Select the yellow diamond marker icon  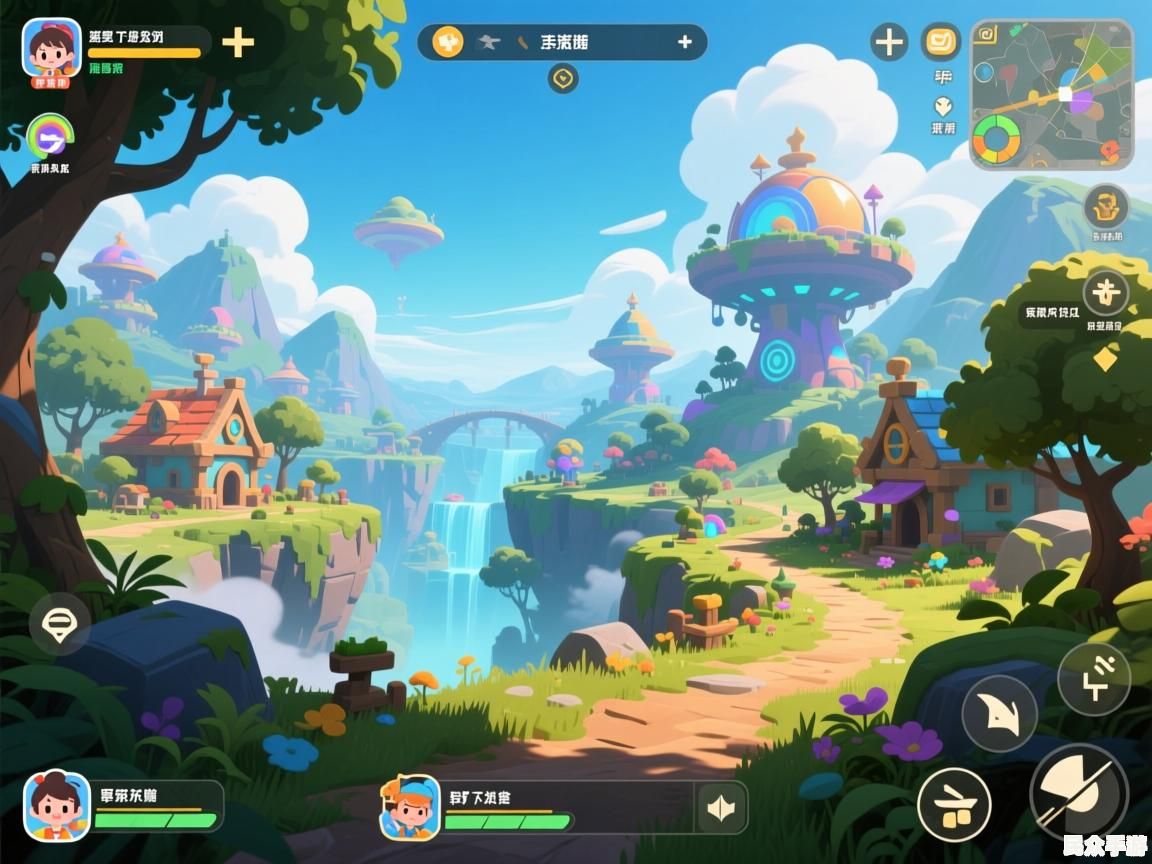(x=1105, y=358)
